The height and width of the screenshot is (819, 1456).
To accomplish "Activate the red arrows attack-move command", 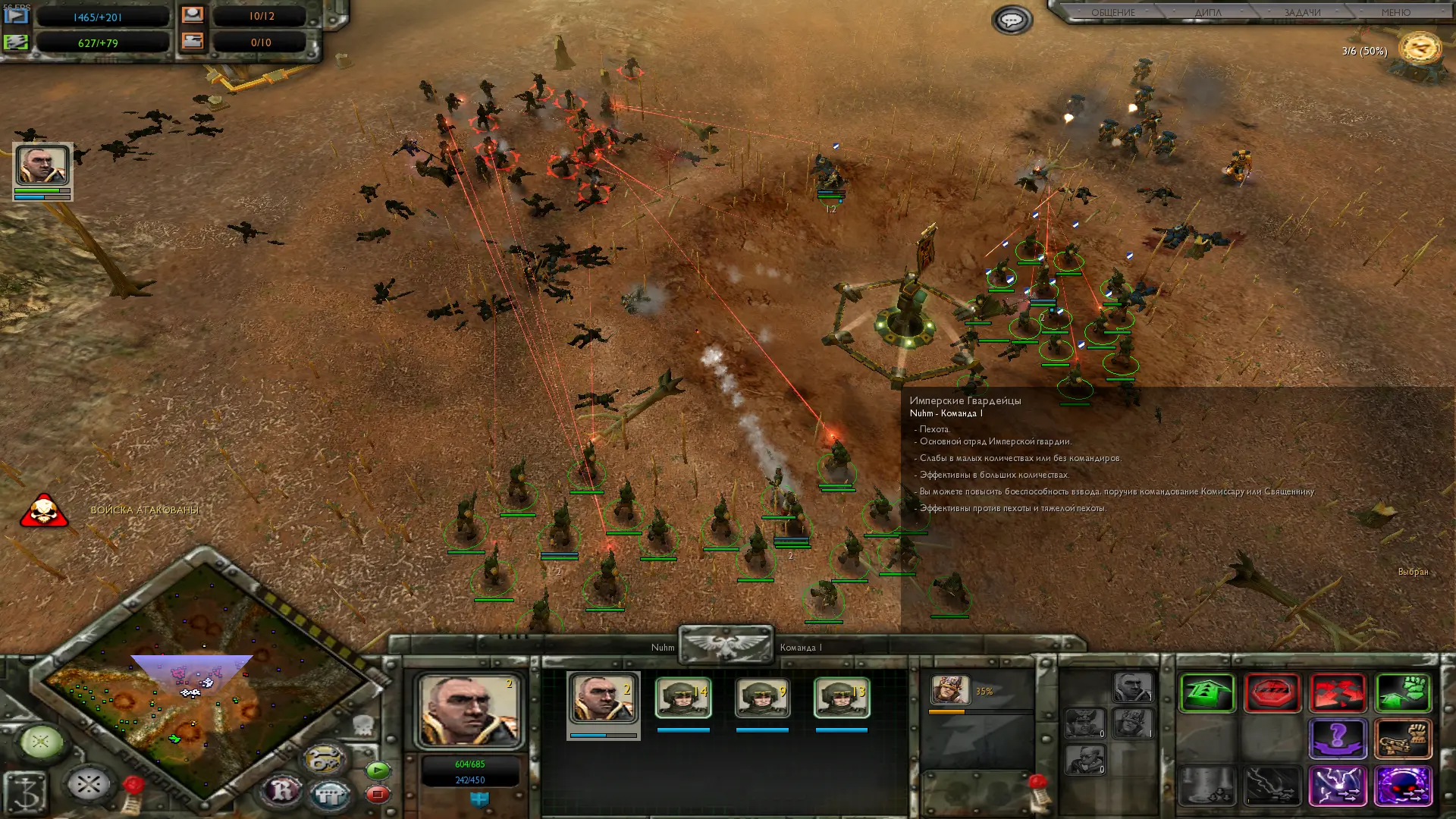I will pyautogui.click(x=1338, y=692).
